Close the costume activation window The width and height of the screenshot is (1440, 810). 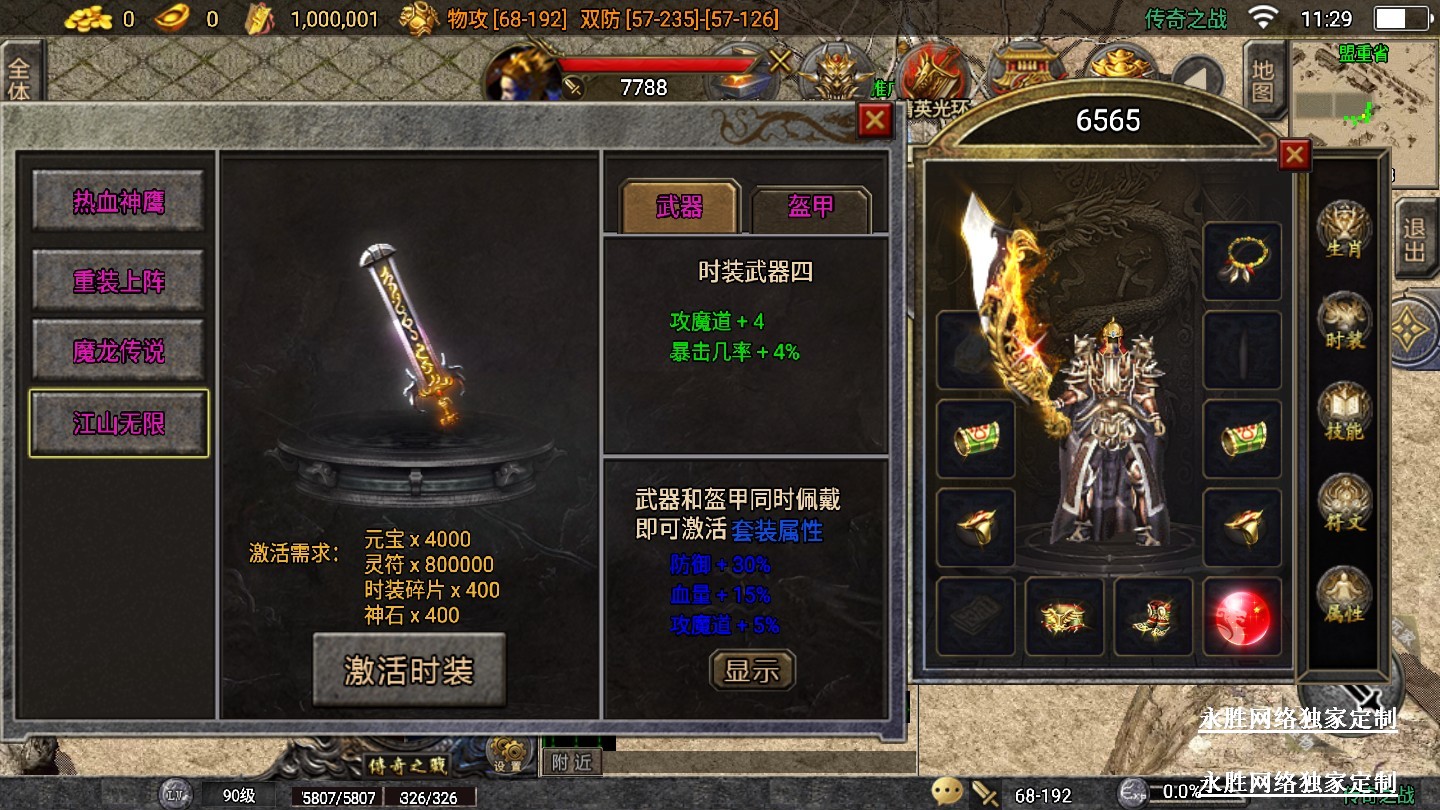(875, 121)
